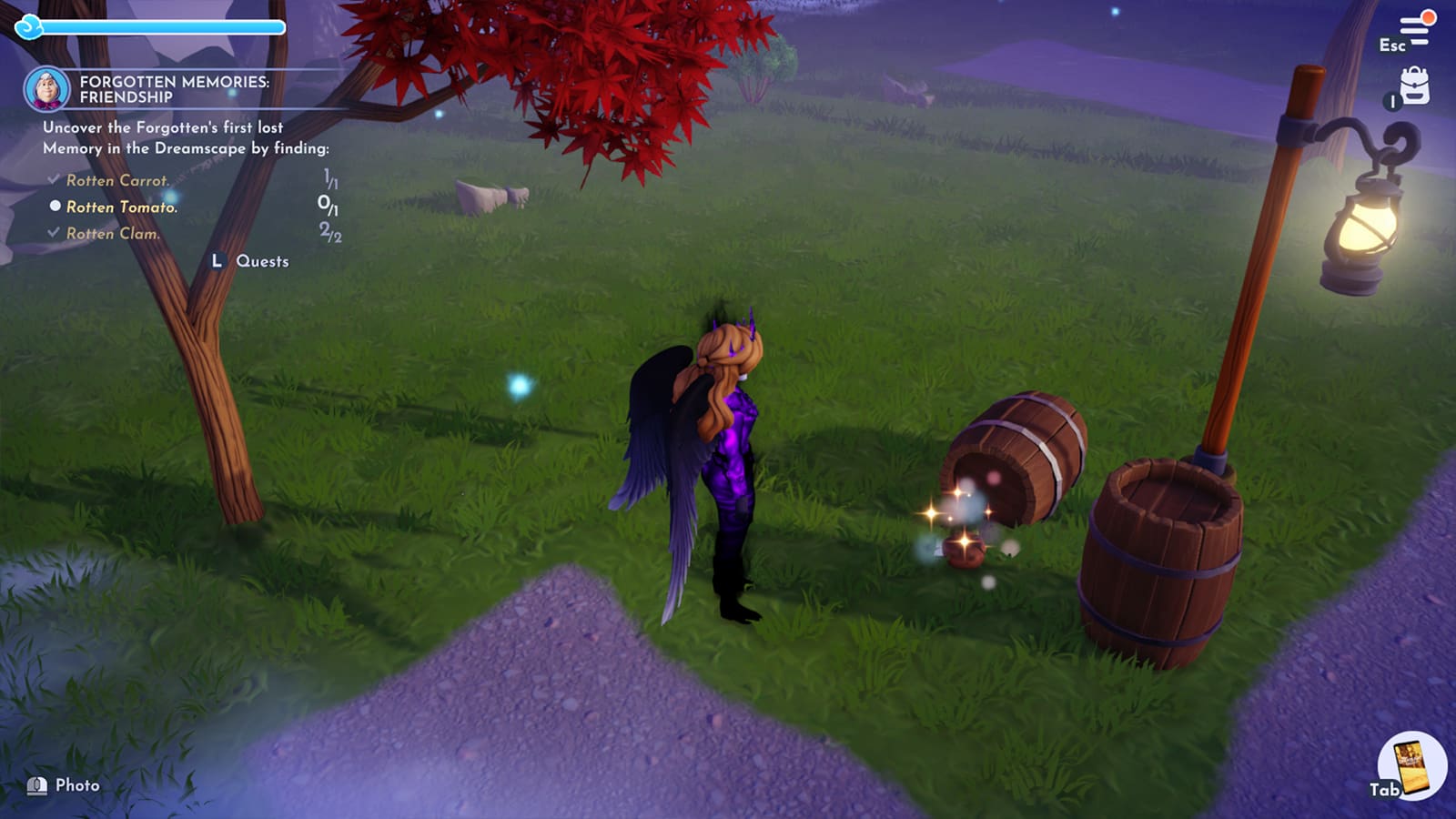
Task: Click the L key badge beside Quests
Action: 217,261
